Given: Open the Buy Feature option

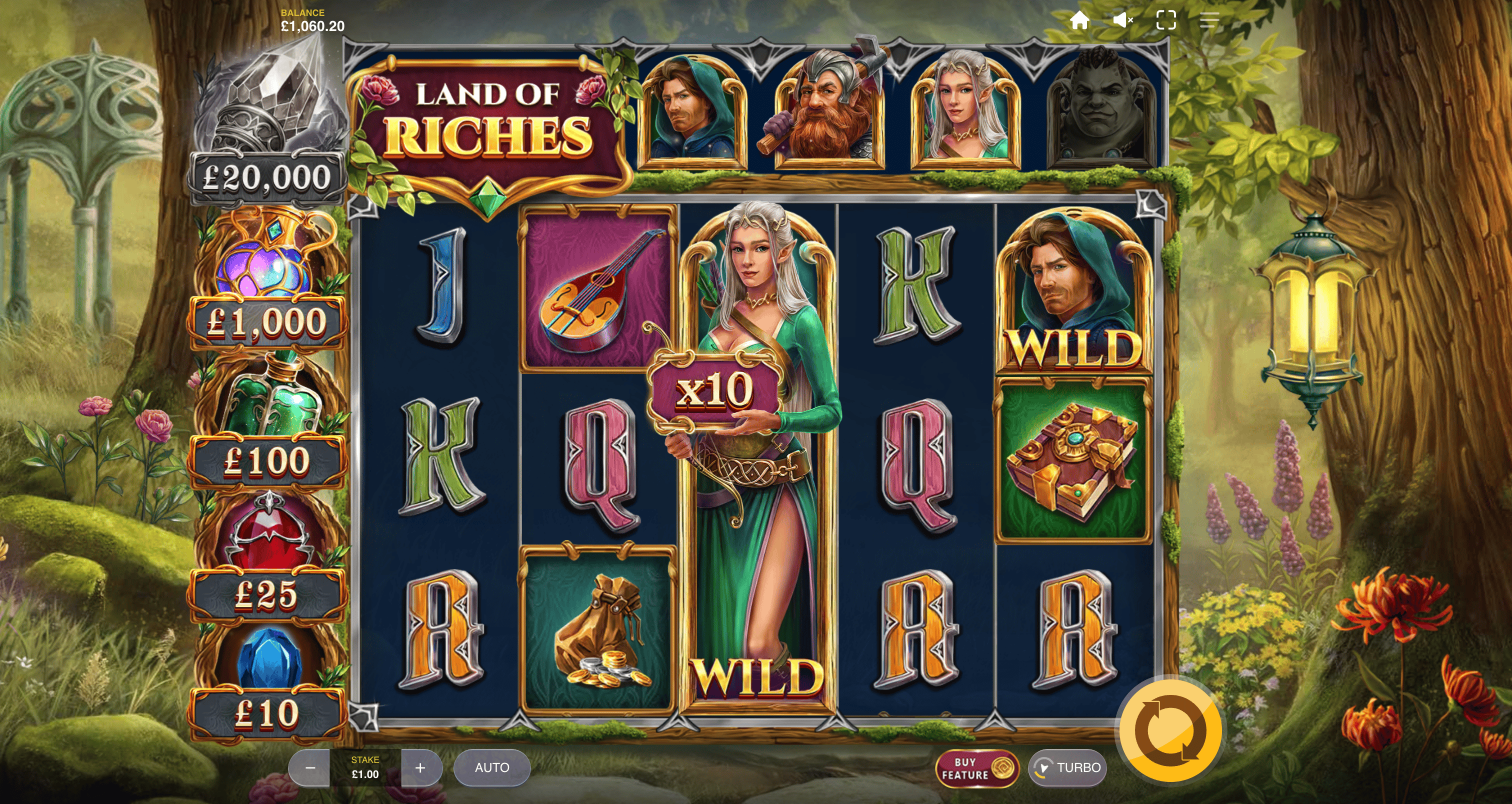Looking at the screenshot, I should (976, 768).
